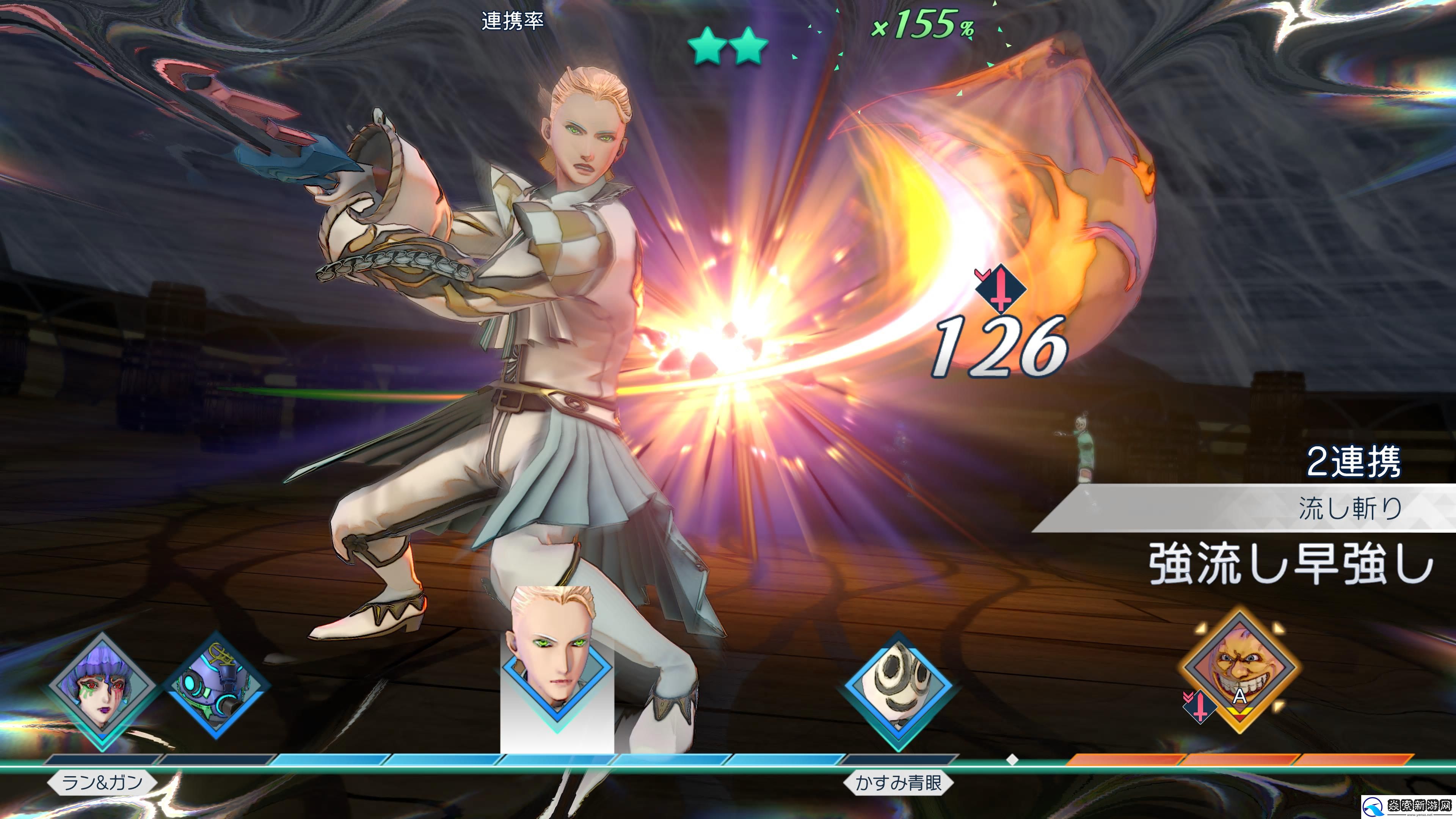Select the purple-haired character timeline portrait
Screen dimensions: 1456x819
pos(102,691)
